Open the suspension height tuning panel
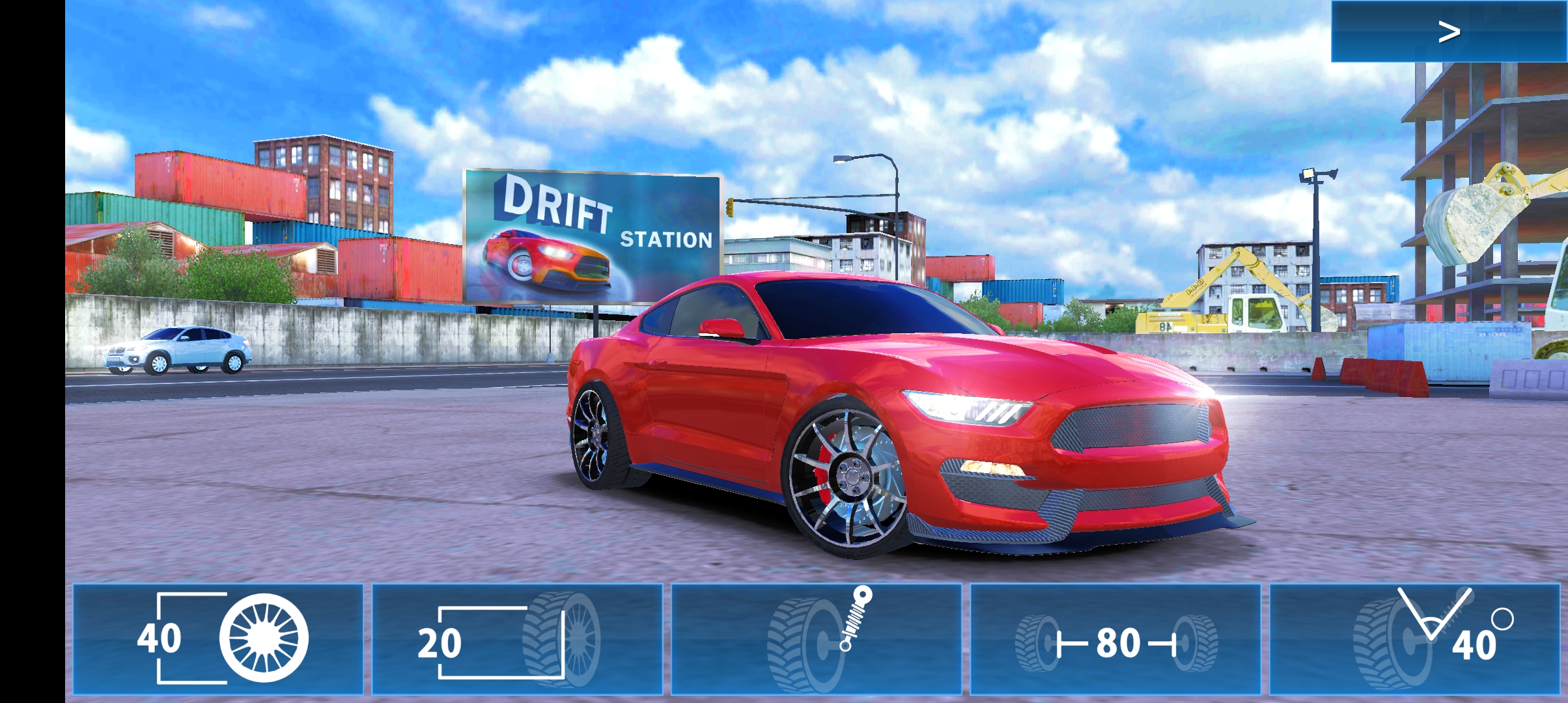 (816, 639)
